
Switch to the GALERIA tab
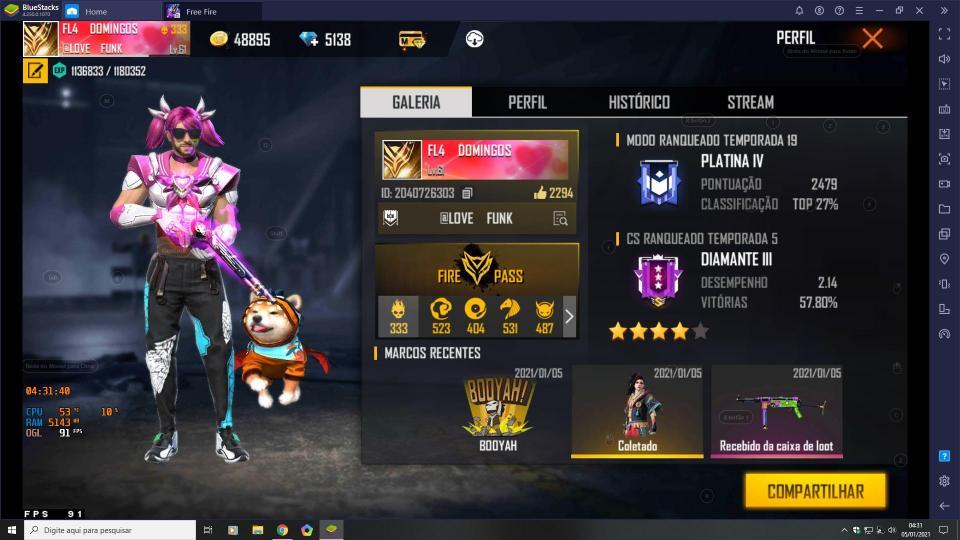416,102
